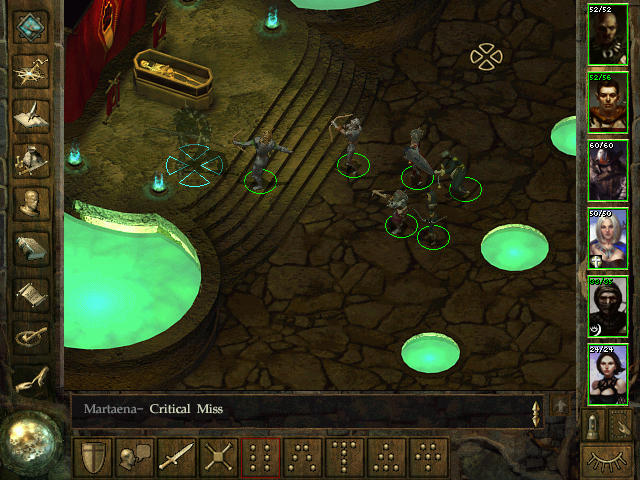Click the closed eye rest button
The width and height of the screenshot is (640, 480).
point(609,461)
